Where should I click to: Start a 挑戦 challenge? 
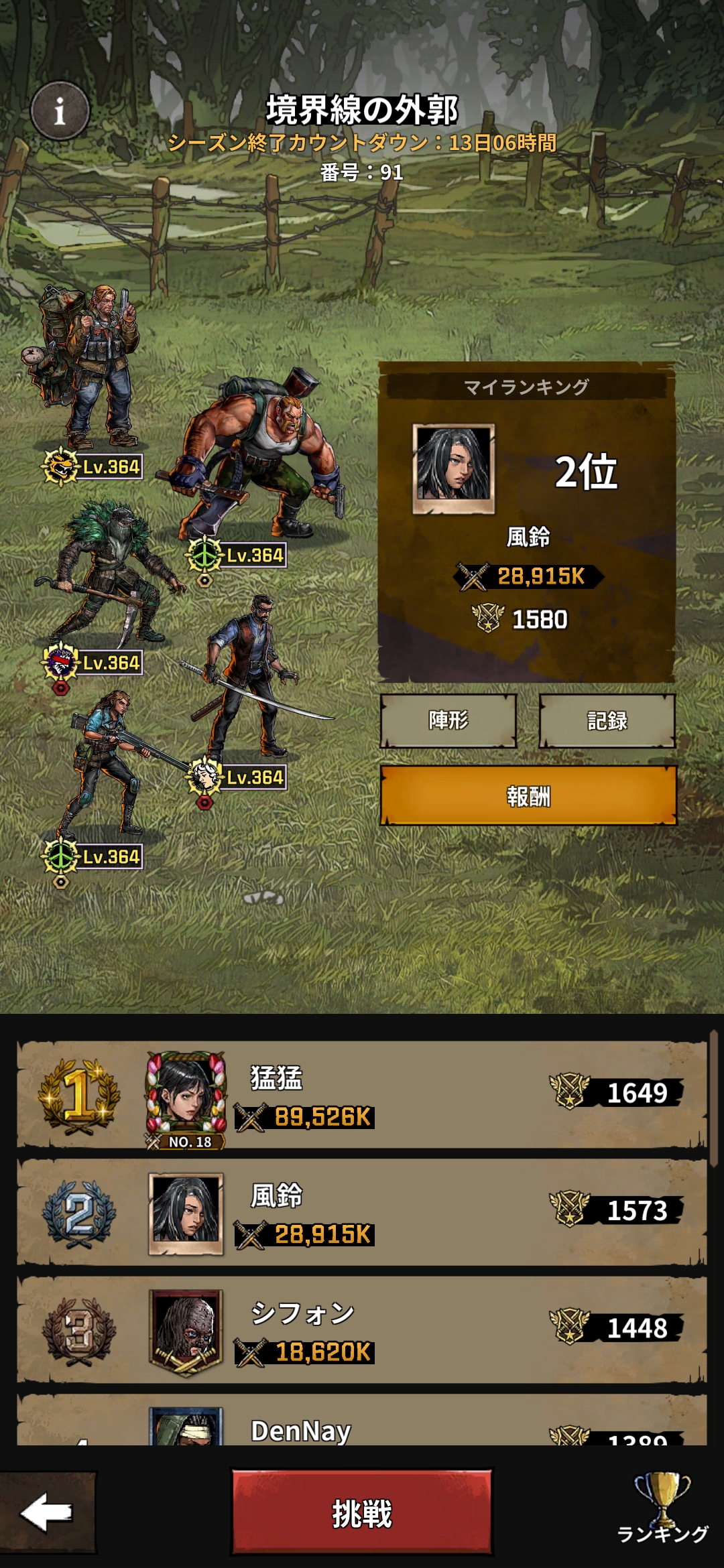tap(362, 1513)
